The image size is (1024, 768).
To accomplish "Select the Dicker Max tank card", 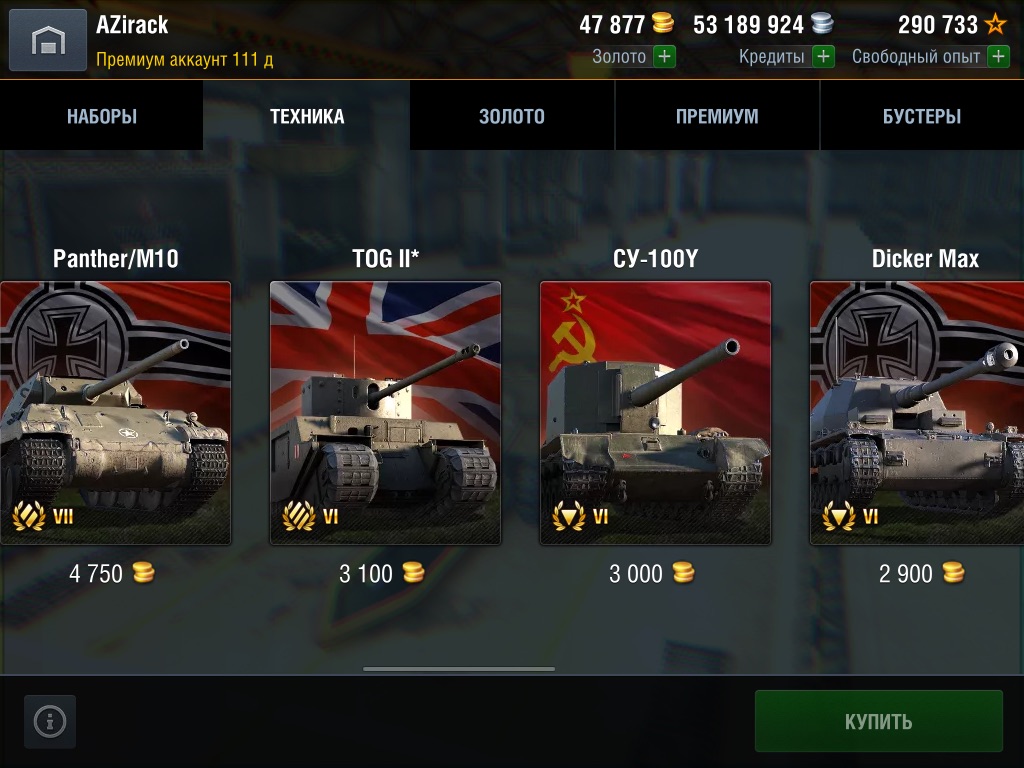I will pyautogui.click(x=917, y=413).
